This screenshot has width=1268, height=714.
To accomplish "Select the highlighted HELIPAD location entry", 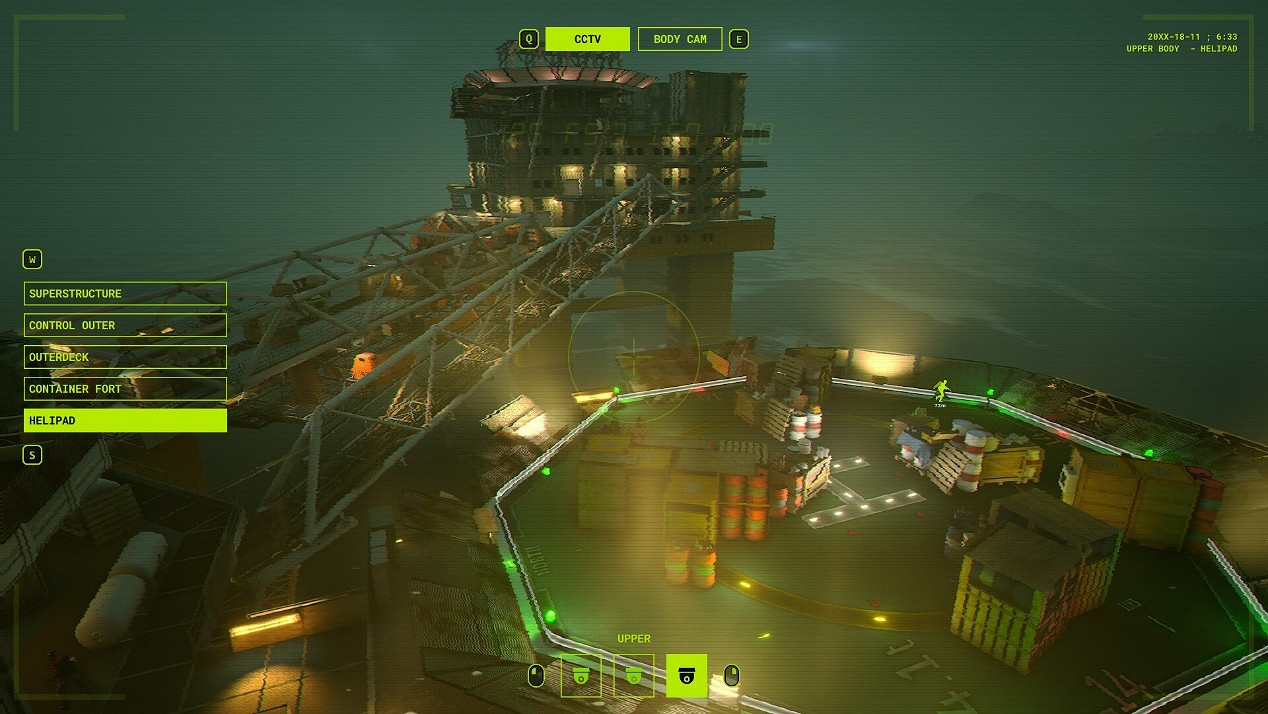I will [x=125, y=421].
